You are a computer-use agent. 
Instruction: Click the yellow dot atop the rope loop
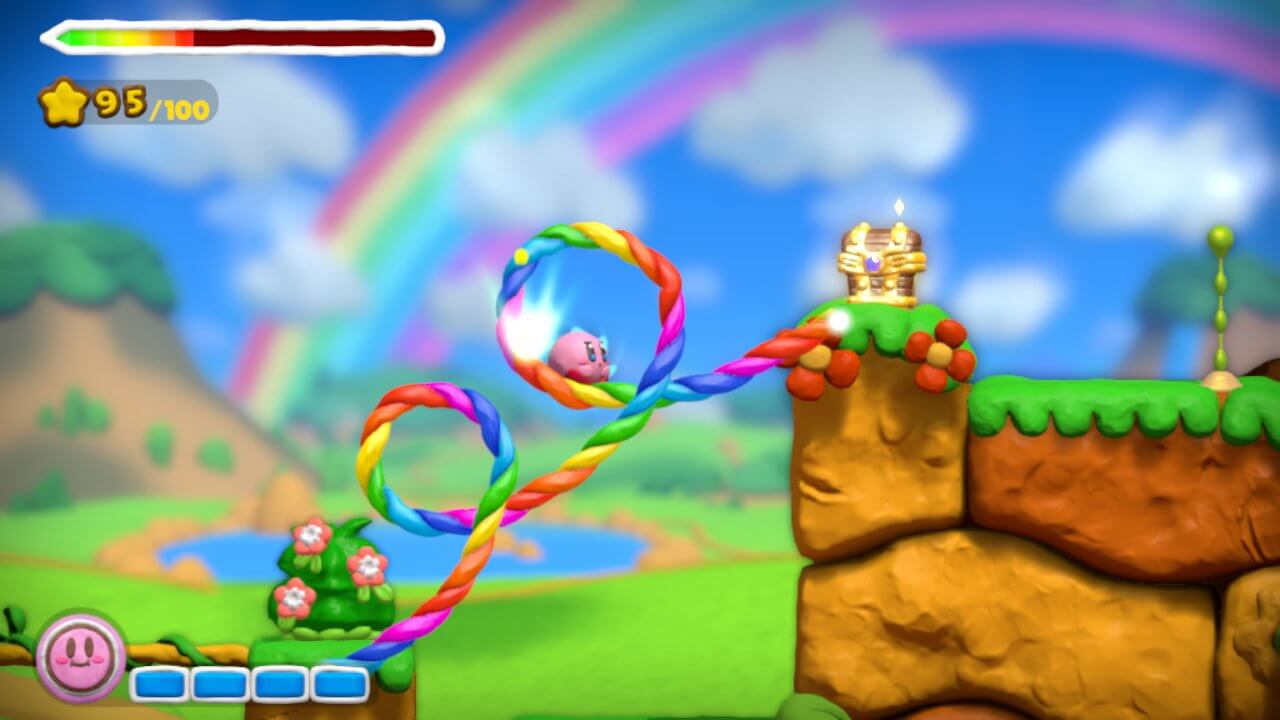[x=519, y=258]
